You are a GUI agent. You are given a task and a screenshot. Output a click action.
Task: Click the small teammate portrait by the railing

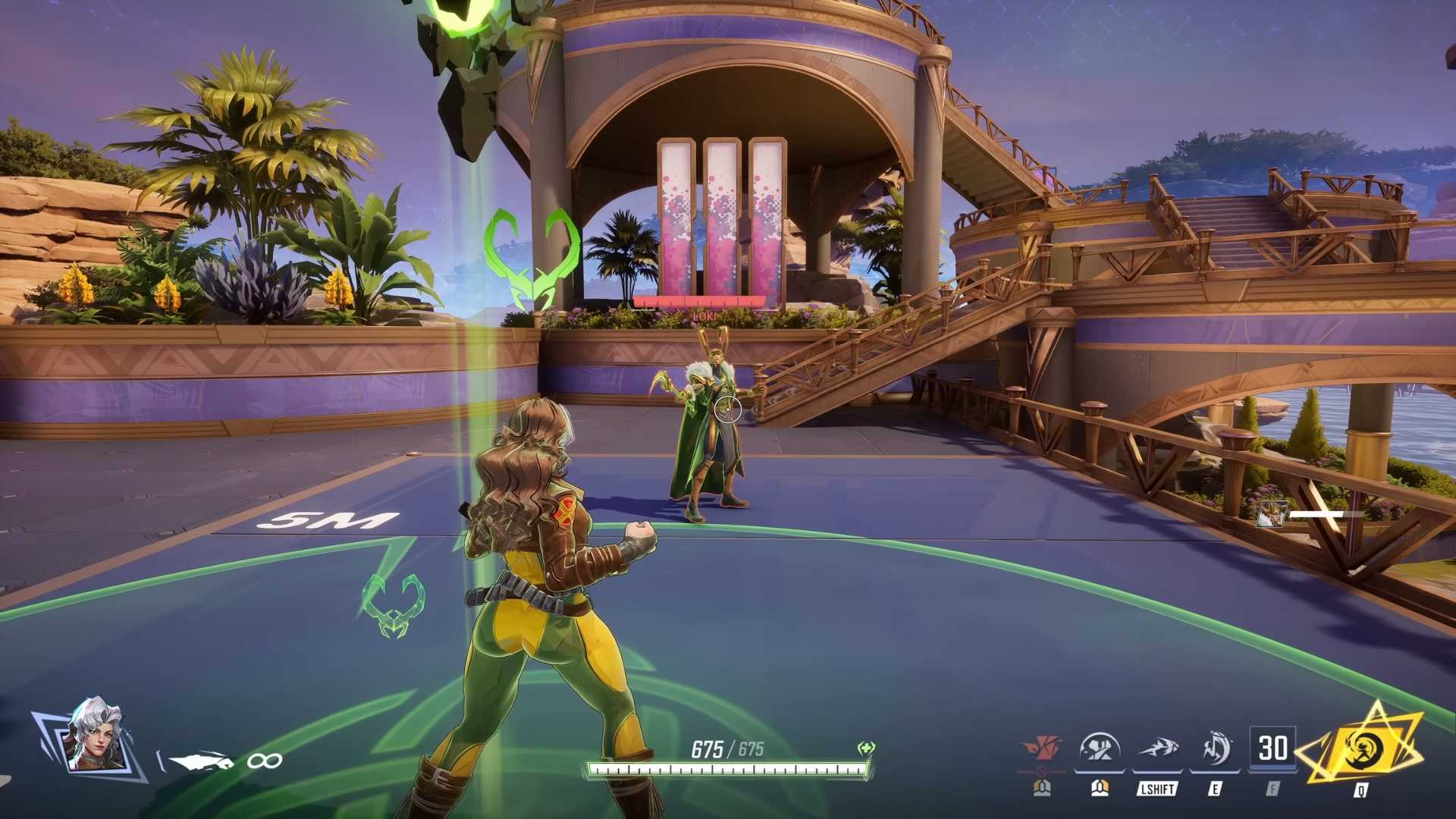1272,514
